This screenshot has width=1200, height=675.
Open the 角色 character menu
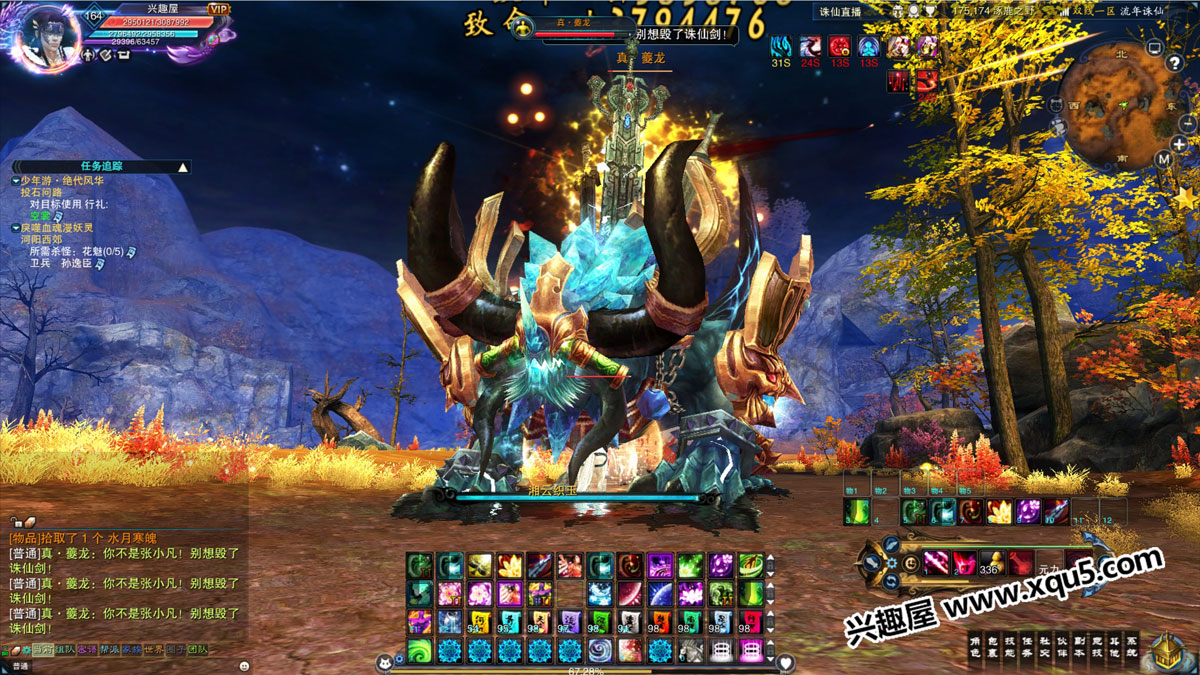pos(974,645)
